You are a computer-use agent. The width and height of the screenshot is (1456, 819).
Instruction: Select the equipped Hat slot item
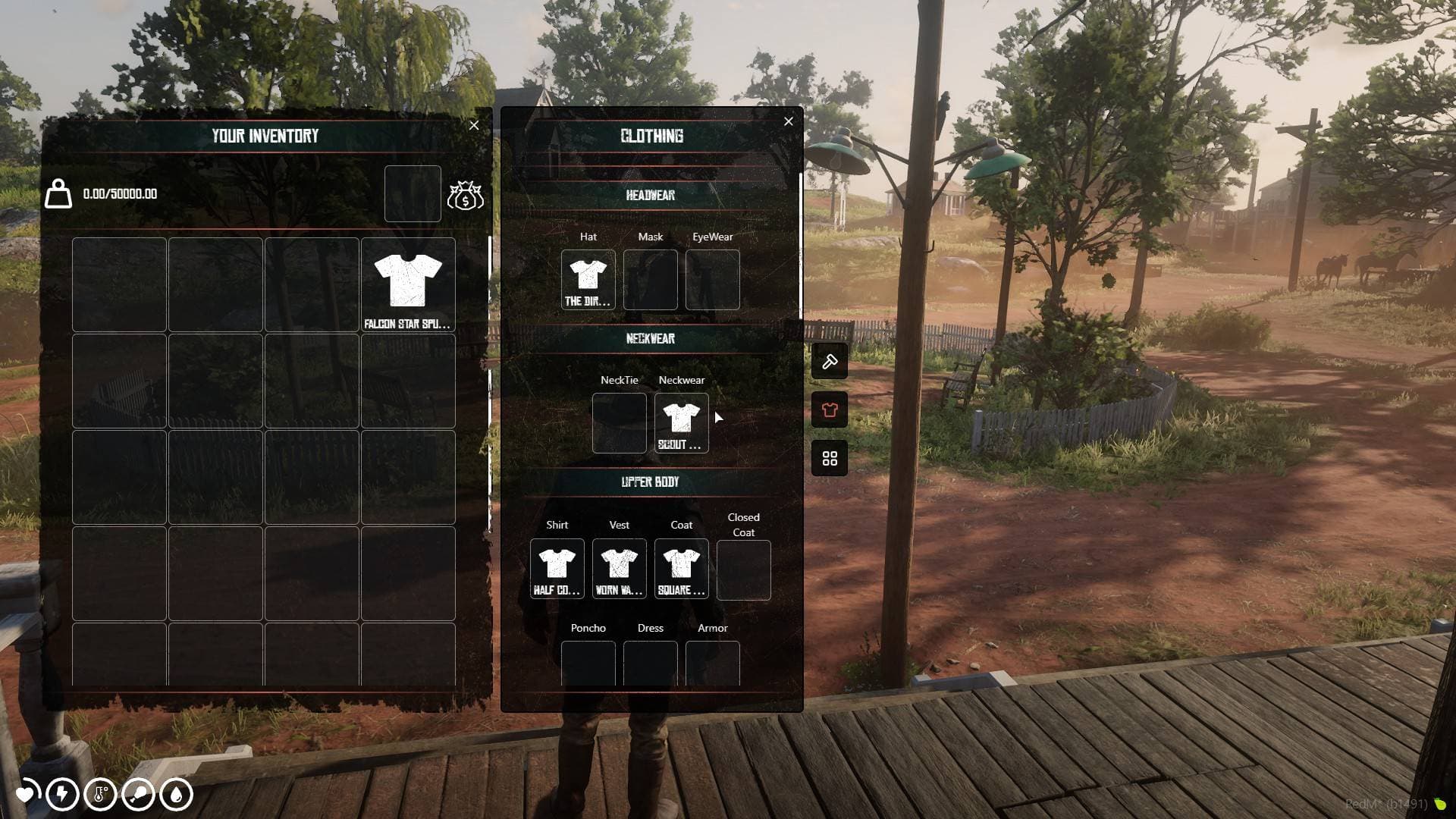588,280
